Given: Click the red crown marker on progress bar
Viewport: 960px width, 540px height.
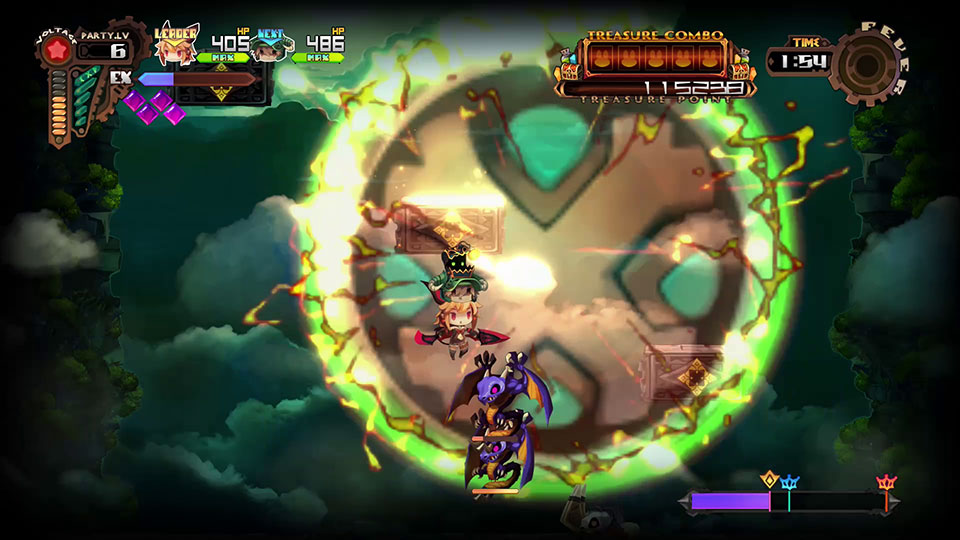Looking at the screenshot, I should click(x=886, y=484).
